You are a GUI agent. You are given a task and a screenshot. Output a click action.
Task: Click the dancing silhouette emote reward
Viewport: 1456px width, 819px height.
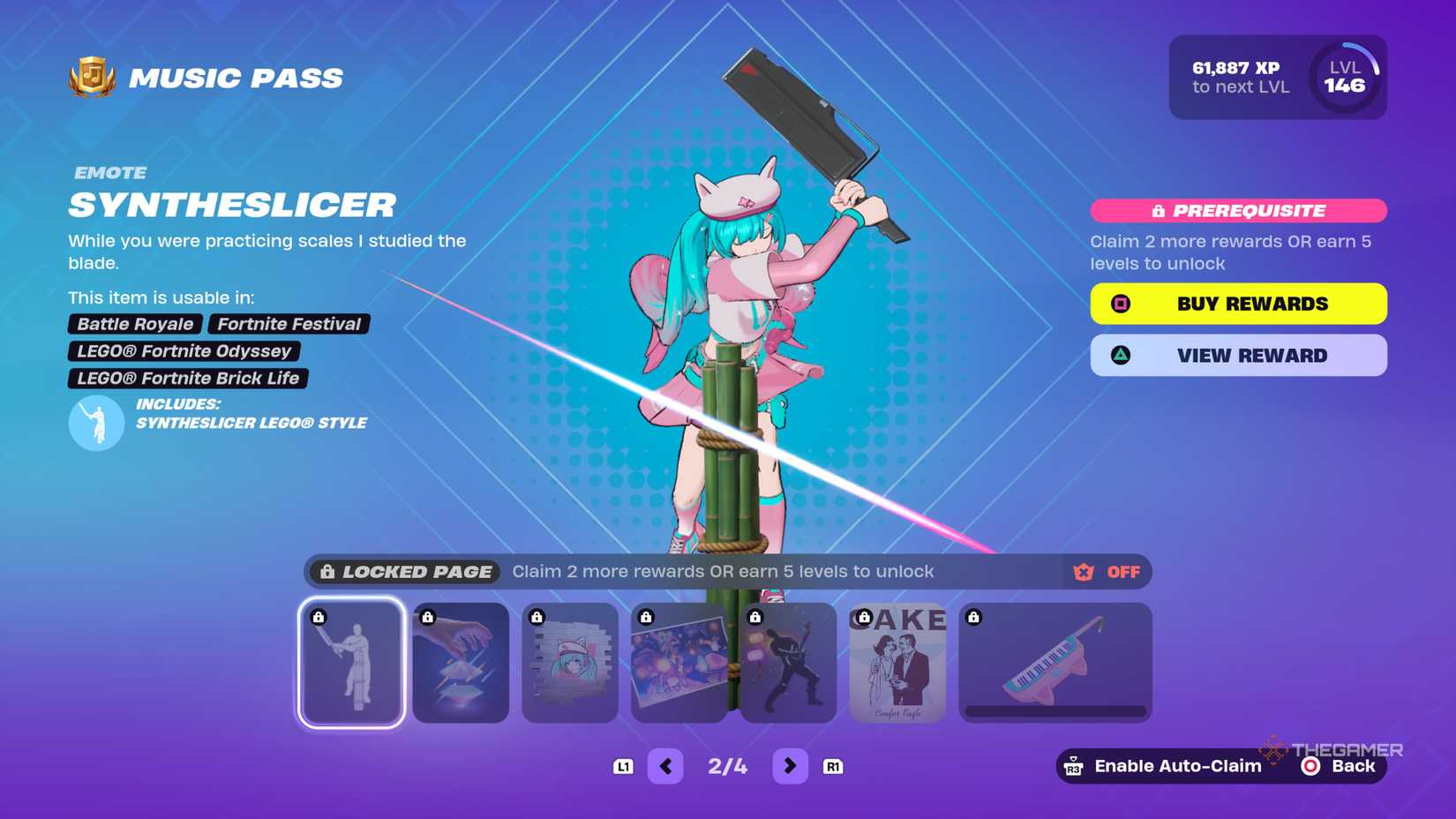[x=788, y=663]
